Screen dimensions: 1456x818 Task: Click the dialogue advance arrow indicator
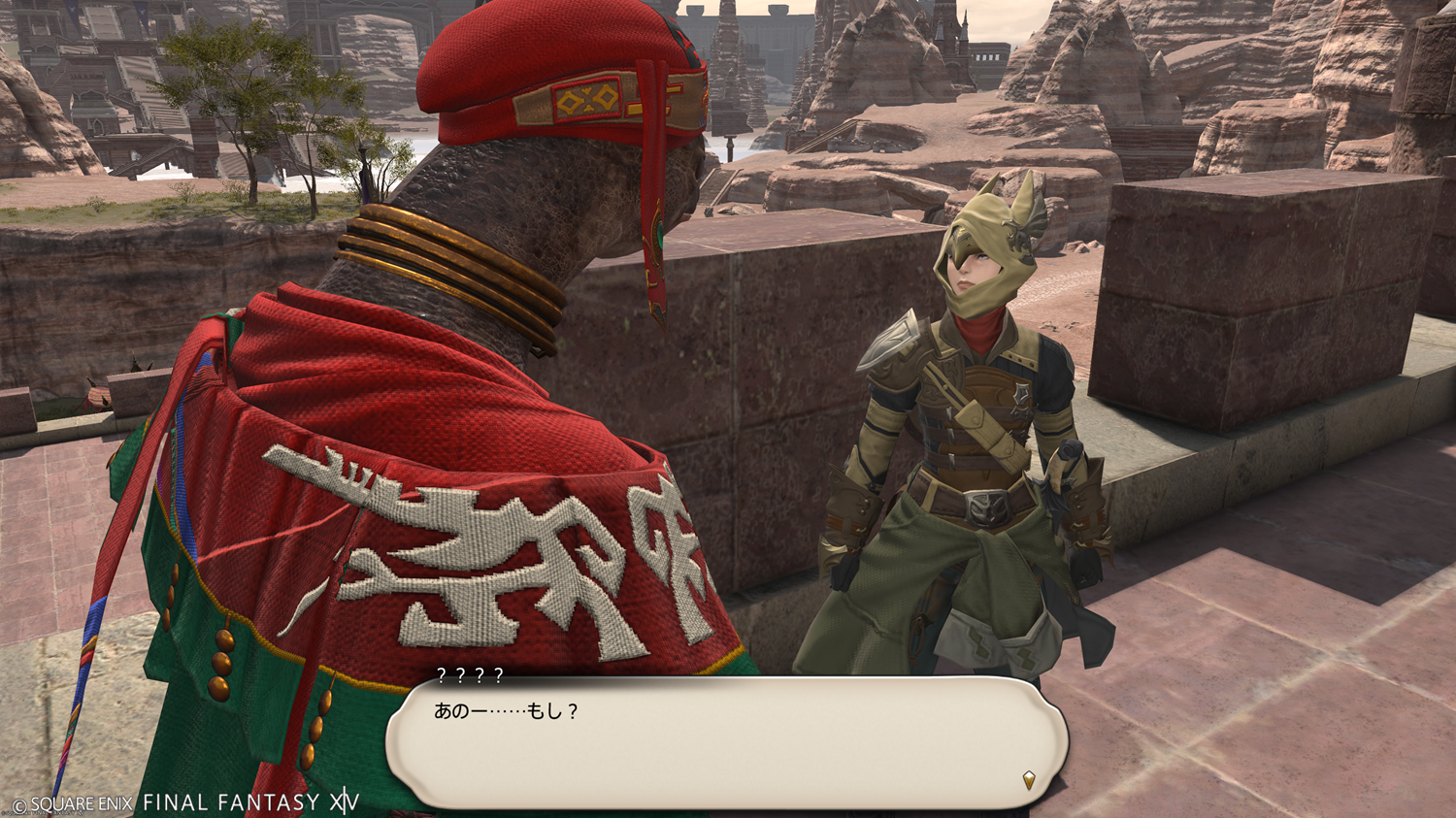coord(1029,779)
